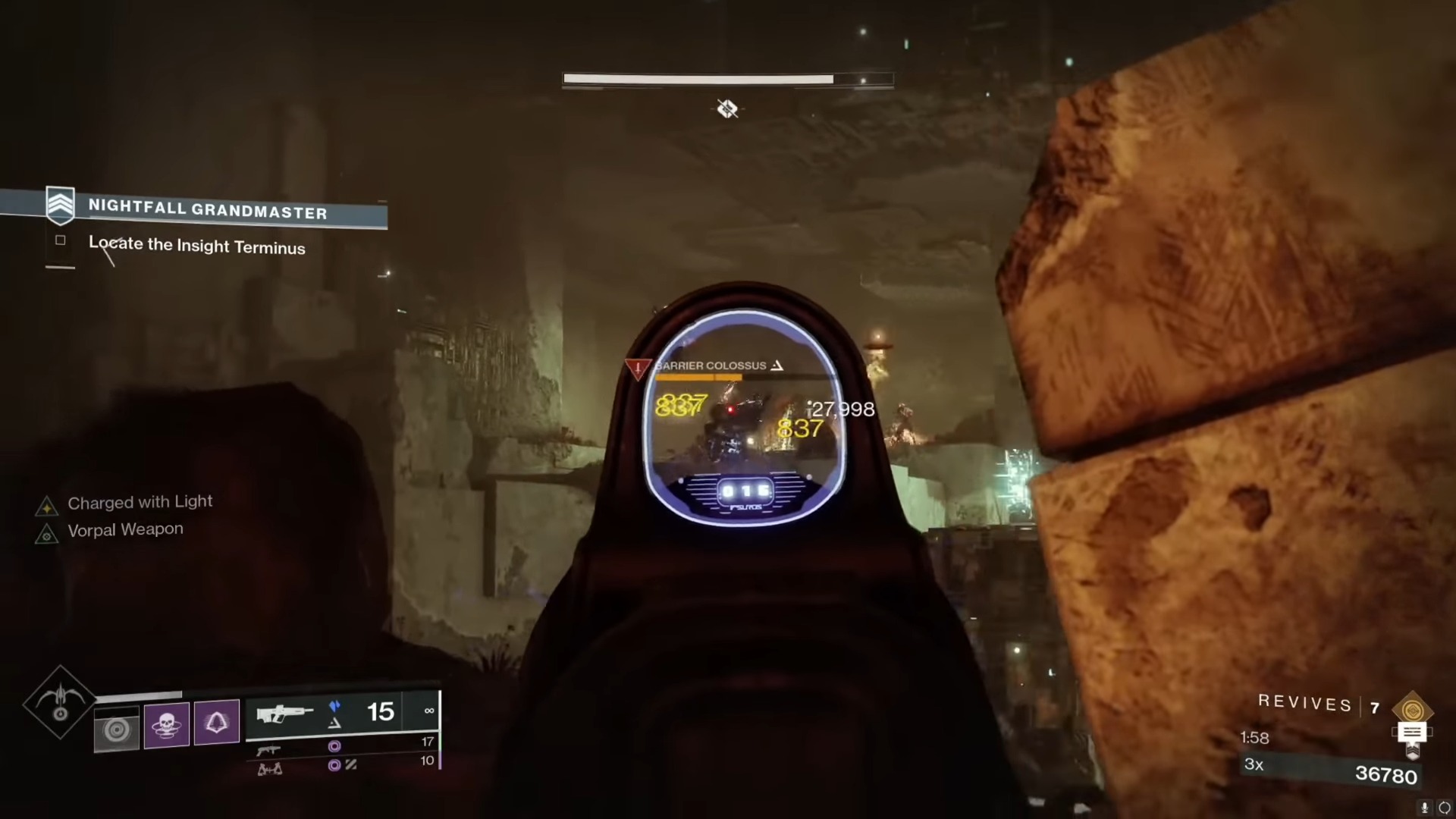The width and height of the screenshot is (1456, 819).
Task: Select the skull grenade ability icon
Action: click(167, 722)
